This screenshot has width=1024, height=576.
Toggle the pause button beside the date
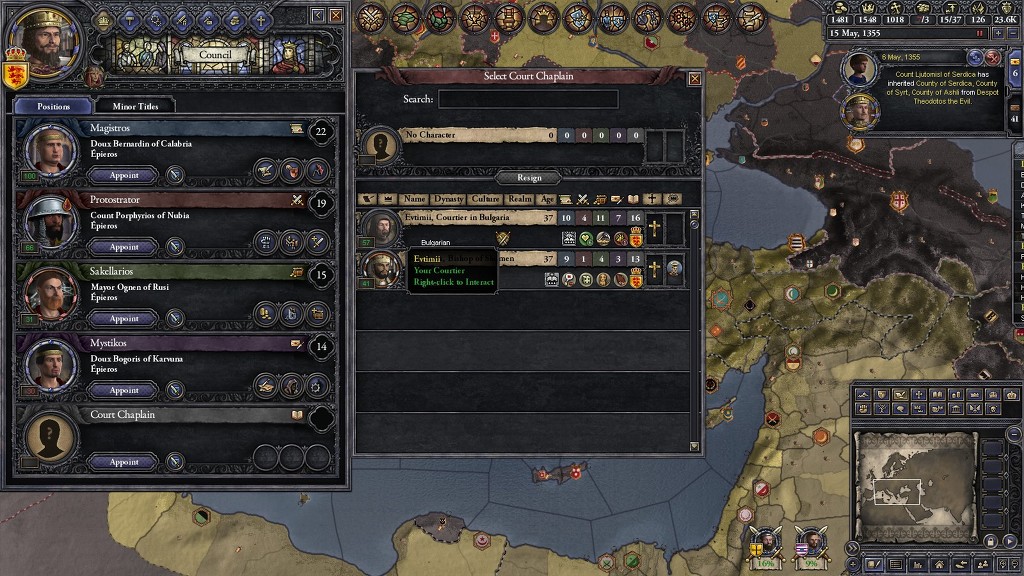coord(979,32)
